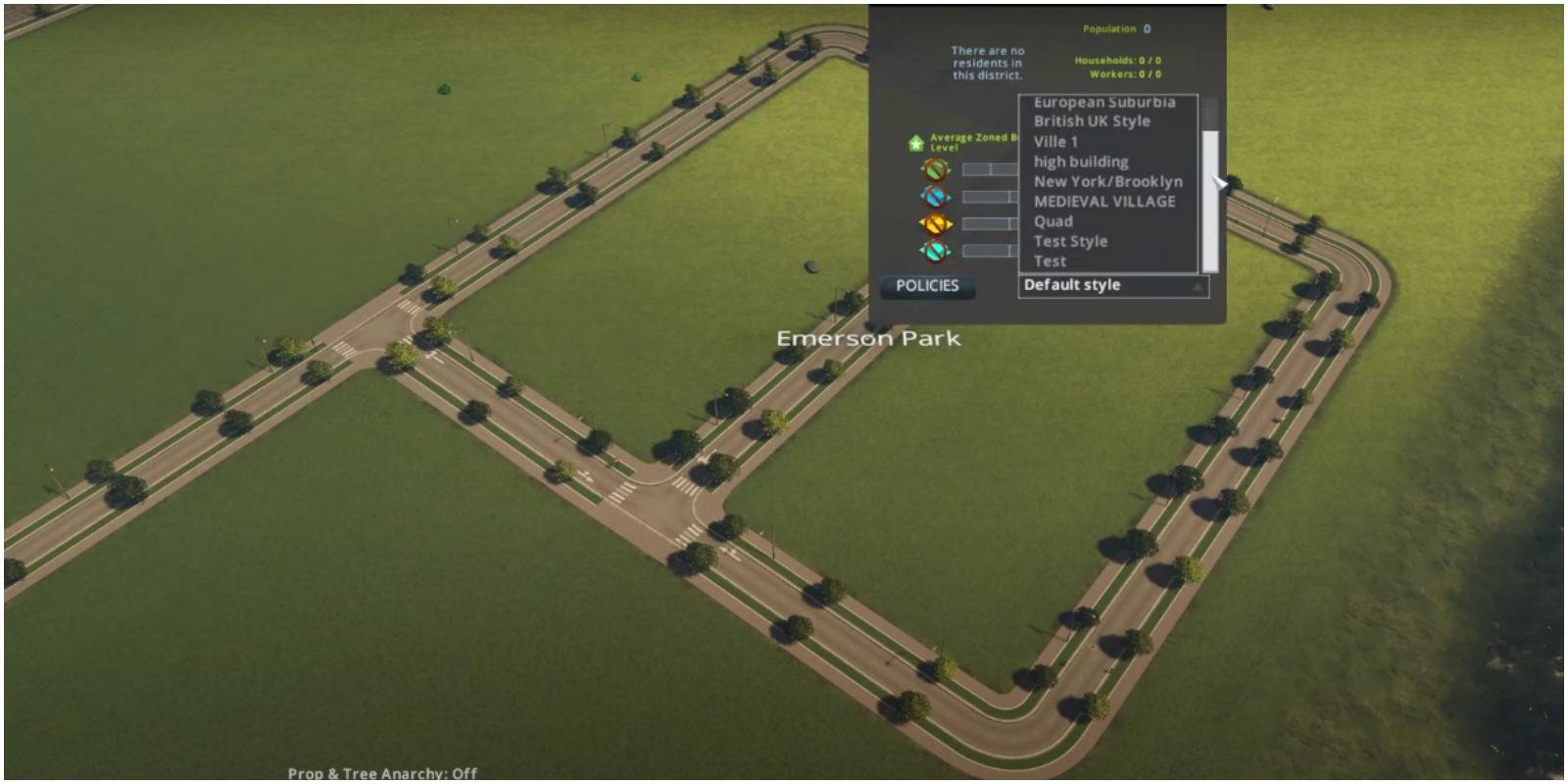Click the commercial building level icon
This screenshot has height=784, width=1568.
point(938,197)
